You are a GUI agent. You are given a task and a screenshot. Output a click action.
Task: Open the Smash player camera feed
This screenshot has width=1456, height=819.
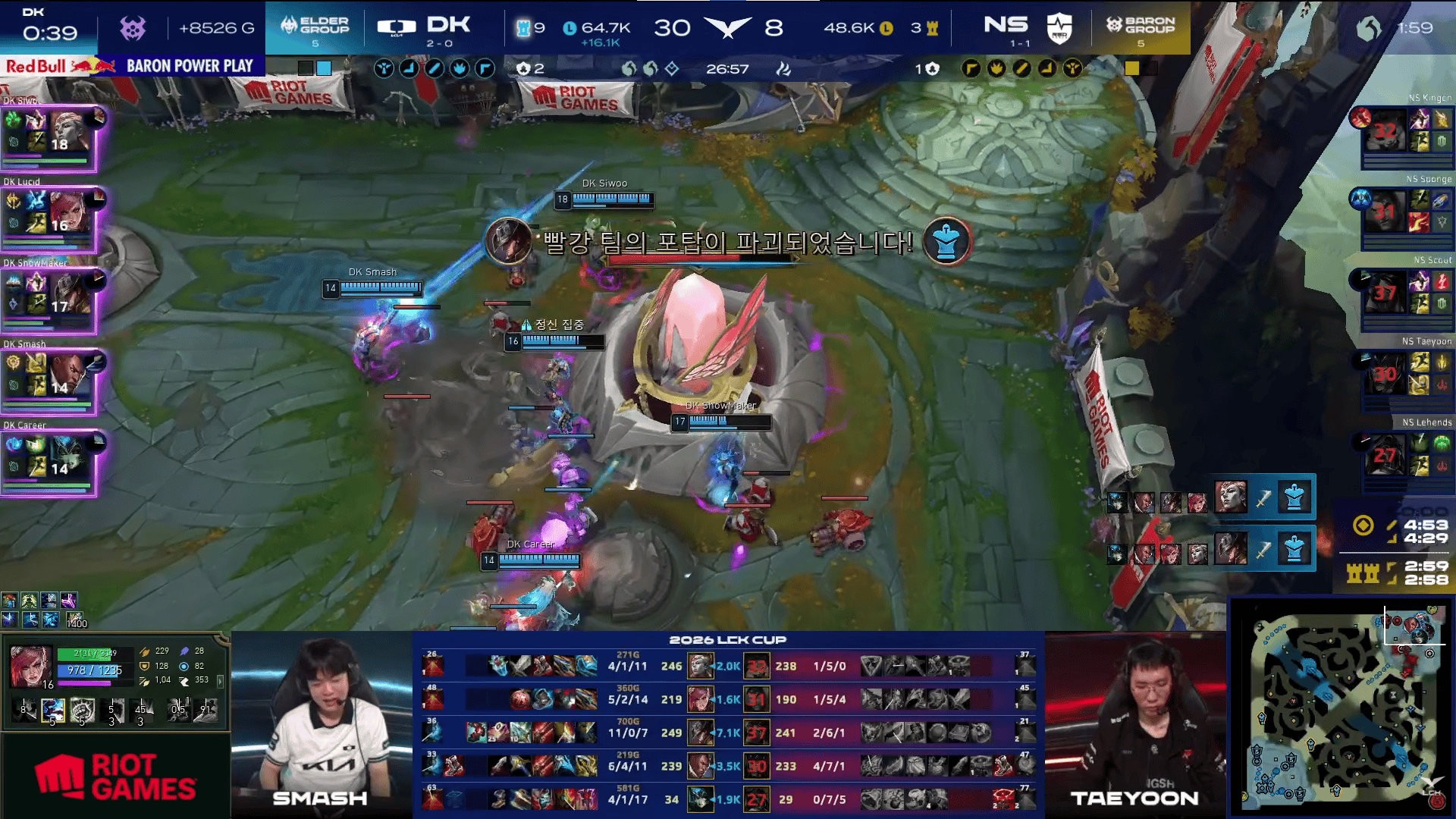322,724
